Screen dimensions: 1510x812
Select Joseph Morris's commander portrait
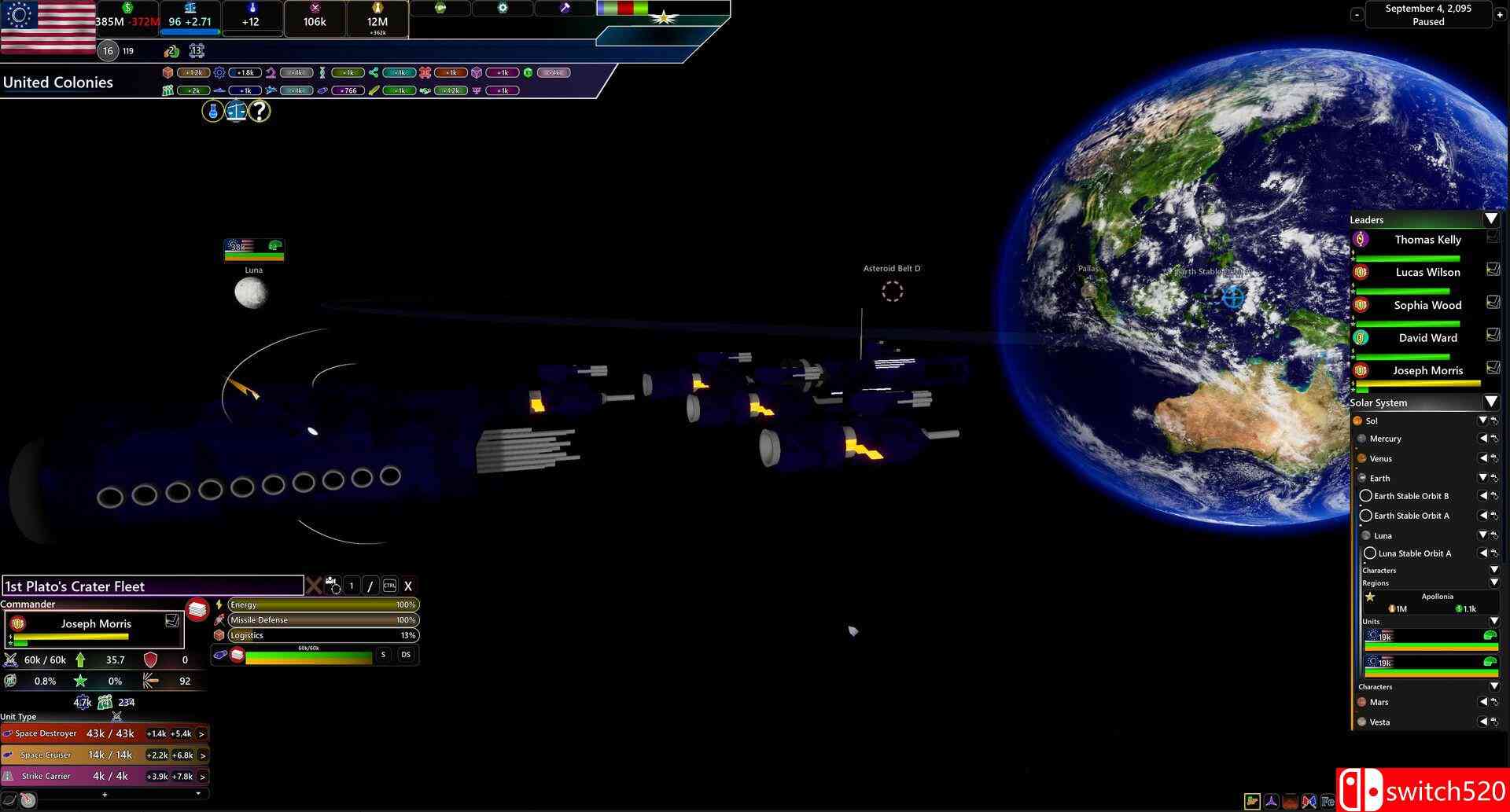(17, 623)
